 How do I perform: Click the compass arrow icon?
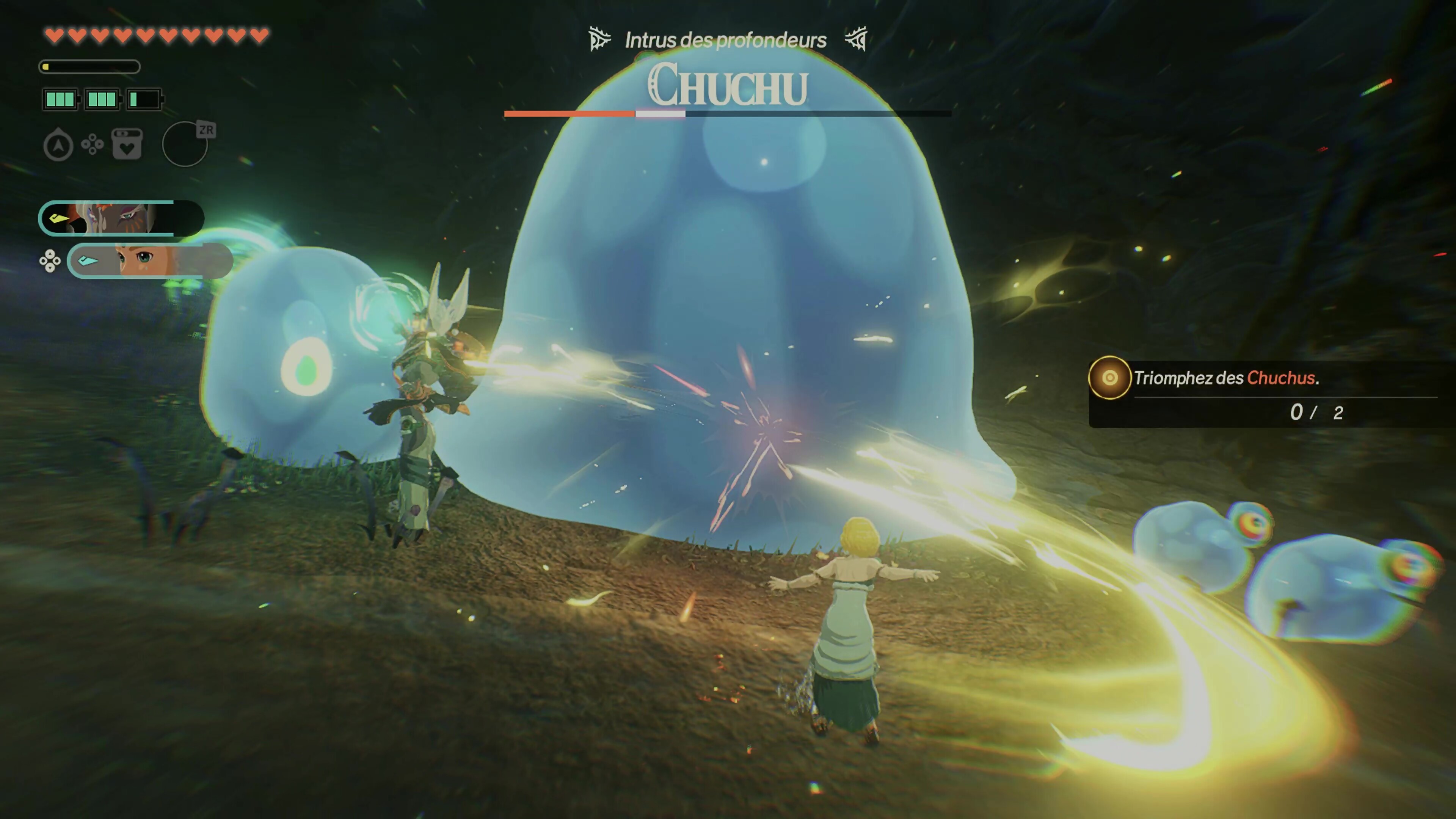tap(58, 145)
